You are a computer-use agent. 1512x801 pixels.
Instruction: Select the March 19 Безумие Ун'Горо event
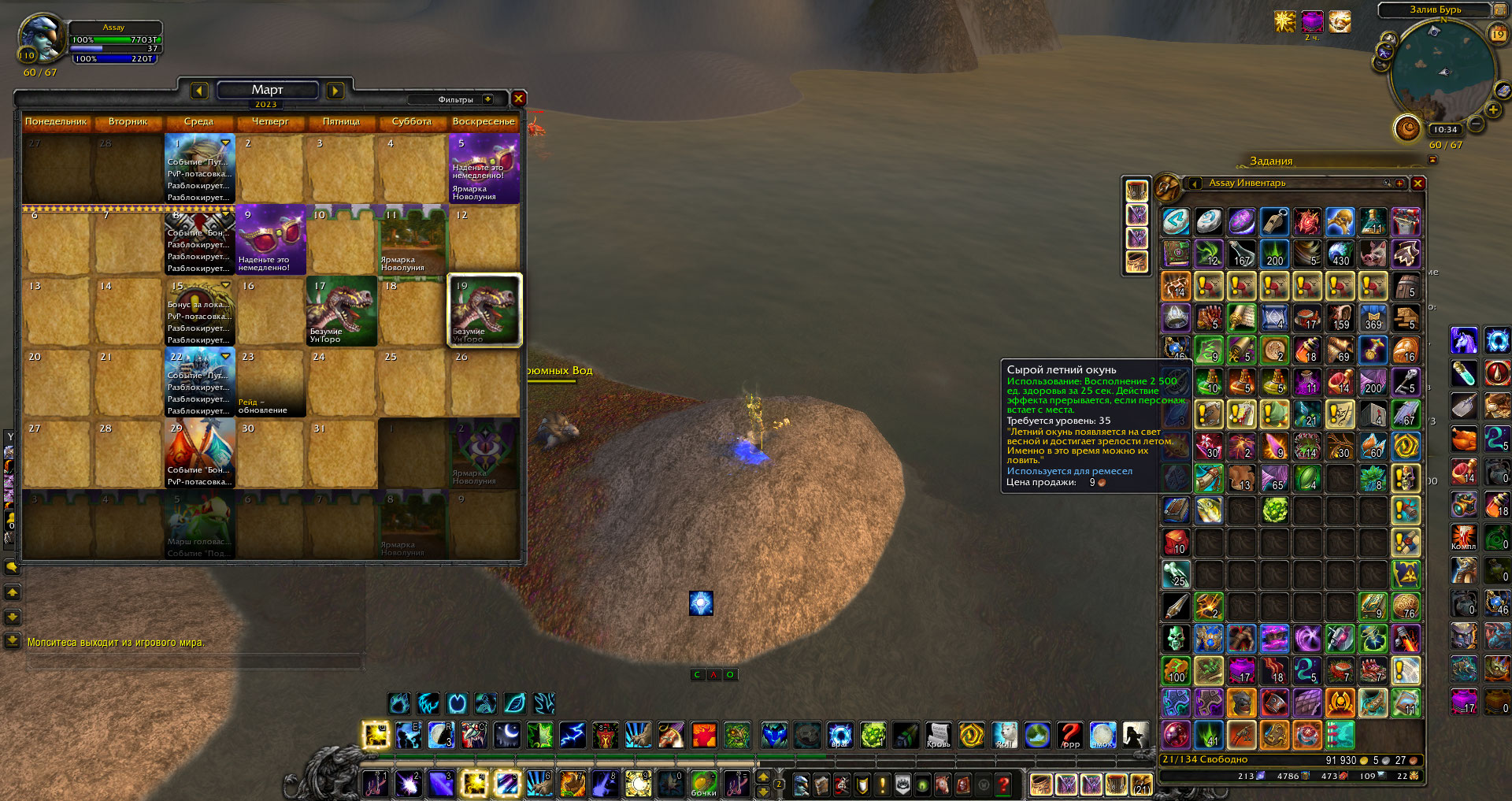(484, 310)
